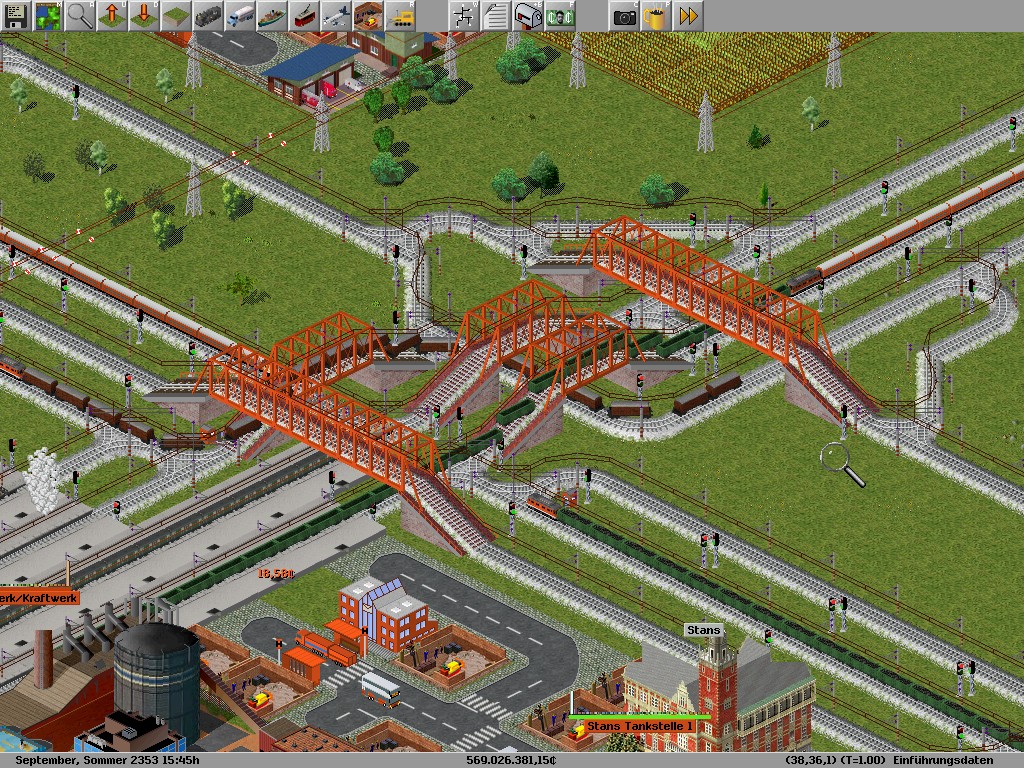1024x768 pixels.
Task: Open the finances money window
Action: pyautogui.click(x=560, y=16)
